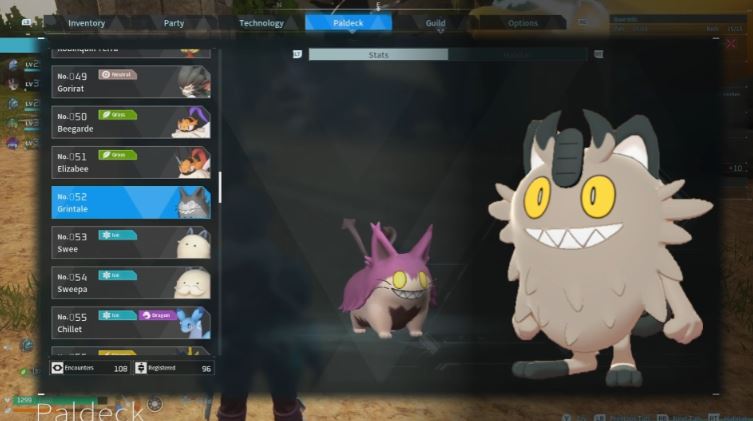This screenshot has height=421, width=753.
Task: Select Swee entry No.053
Action: [x=131, y=243]
